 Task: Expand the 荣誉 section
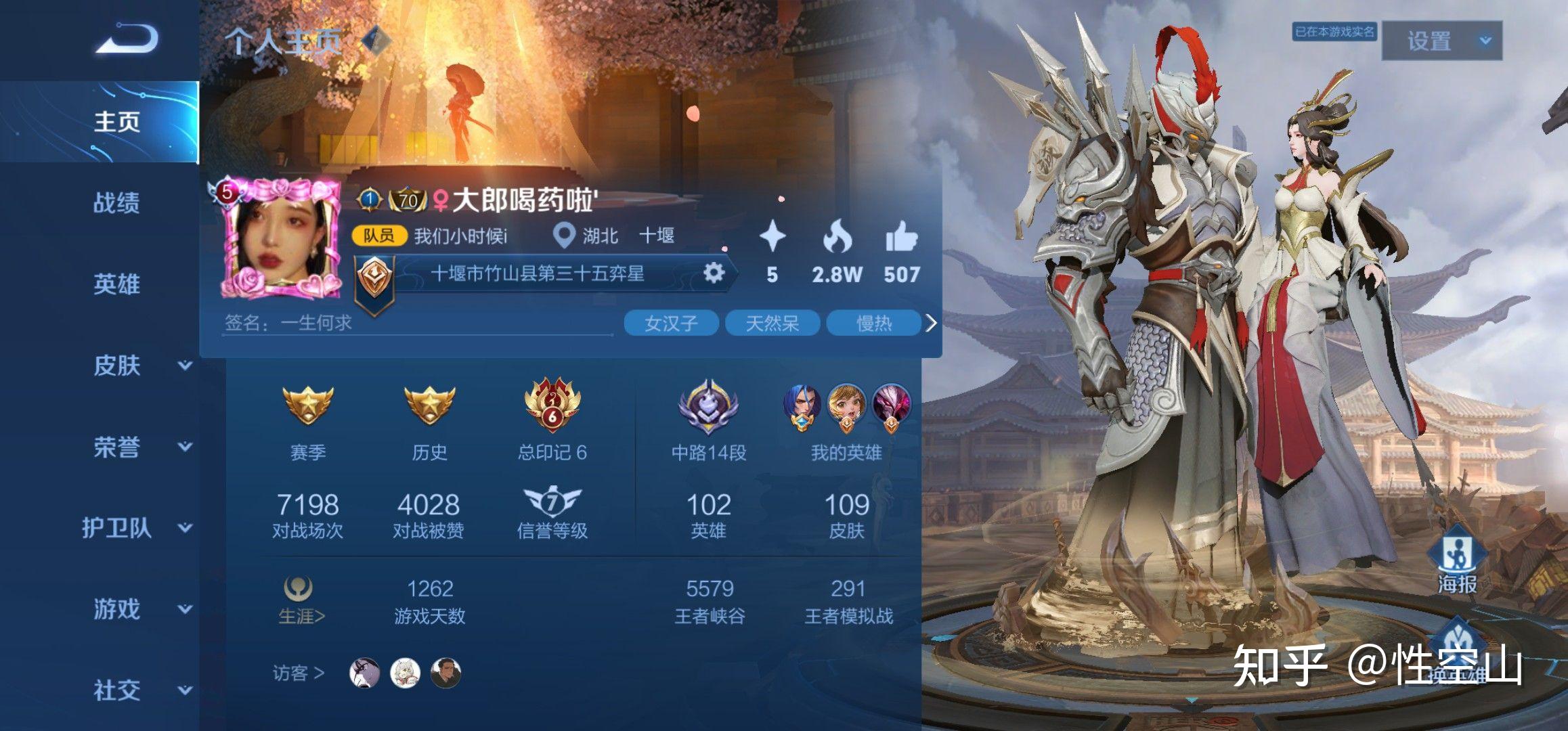(x=184, y=447)
